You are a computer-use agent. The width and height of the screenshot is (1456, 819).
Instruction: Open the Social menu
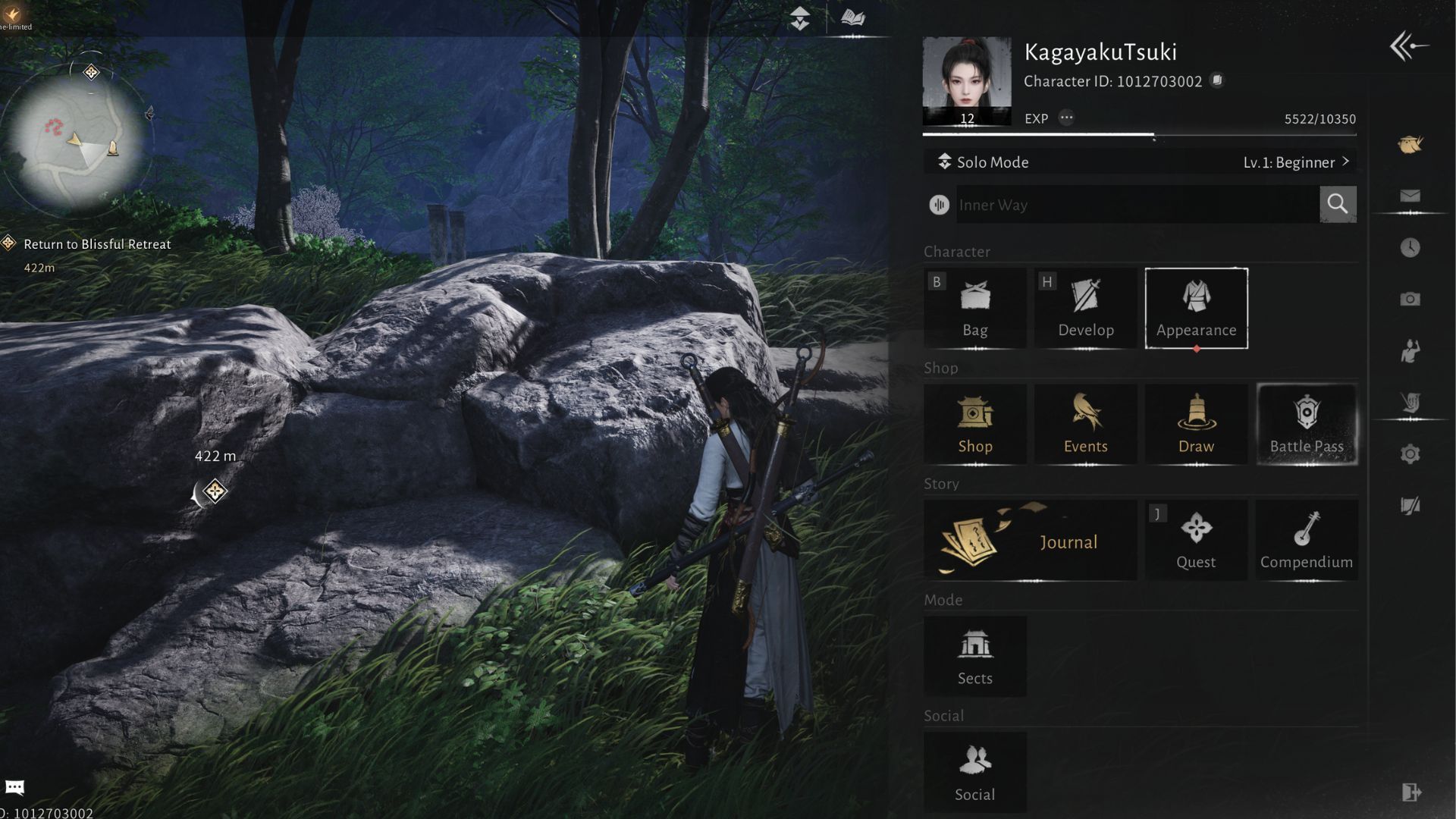point(974,773)
